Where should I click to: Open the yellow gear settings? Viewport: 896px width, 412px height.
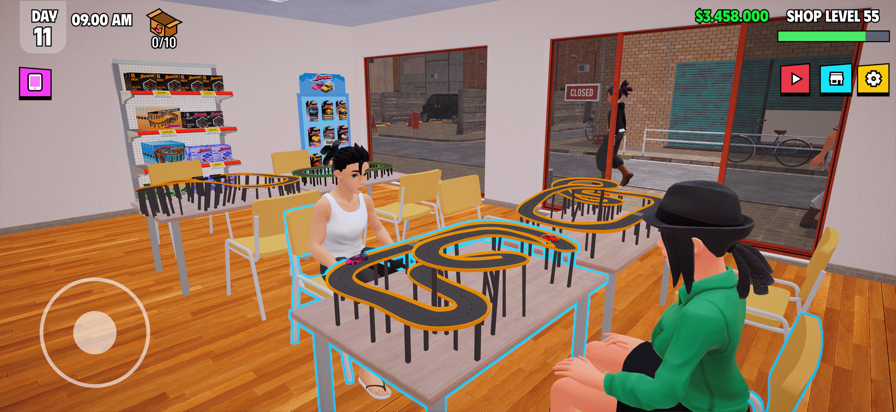pos(873,79)
